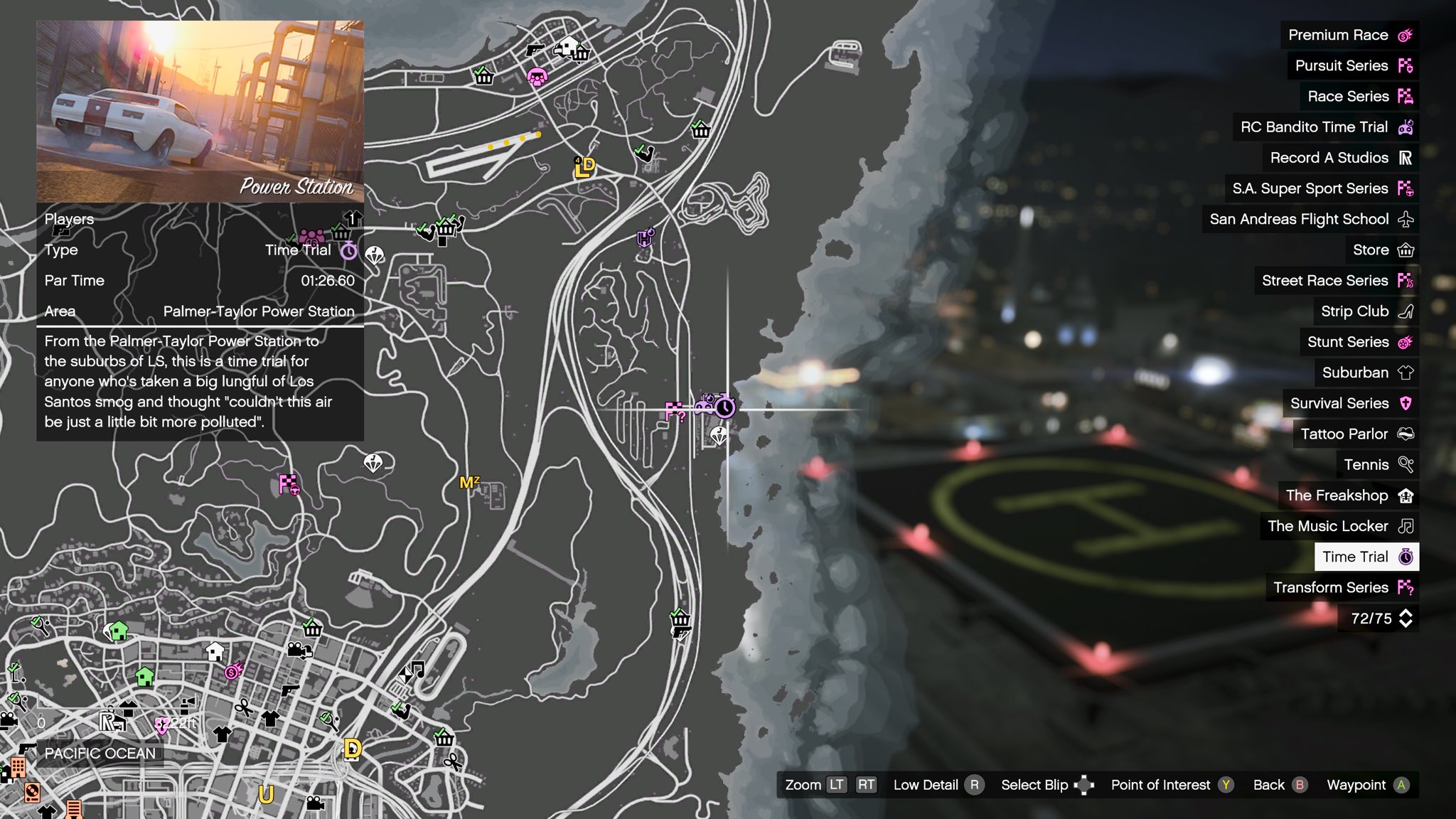
Task: Select The Music Locker entry
Action: click(1339, 526)
